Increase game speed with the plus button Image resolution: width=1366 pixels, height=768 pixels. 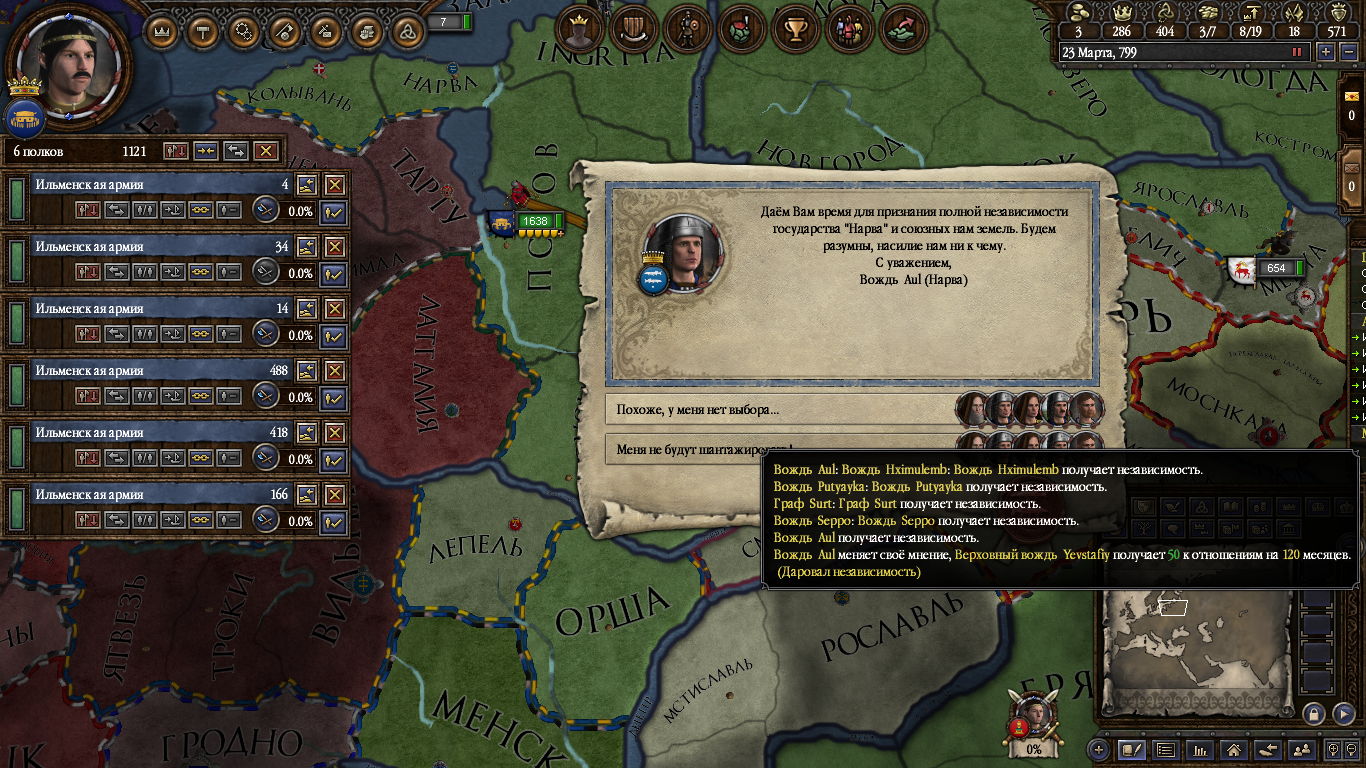tap(1325, 52)
